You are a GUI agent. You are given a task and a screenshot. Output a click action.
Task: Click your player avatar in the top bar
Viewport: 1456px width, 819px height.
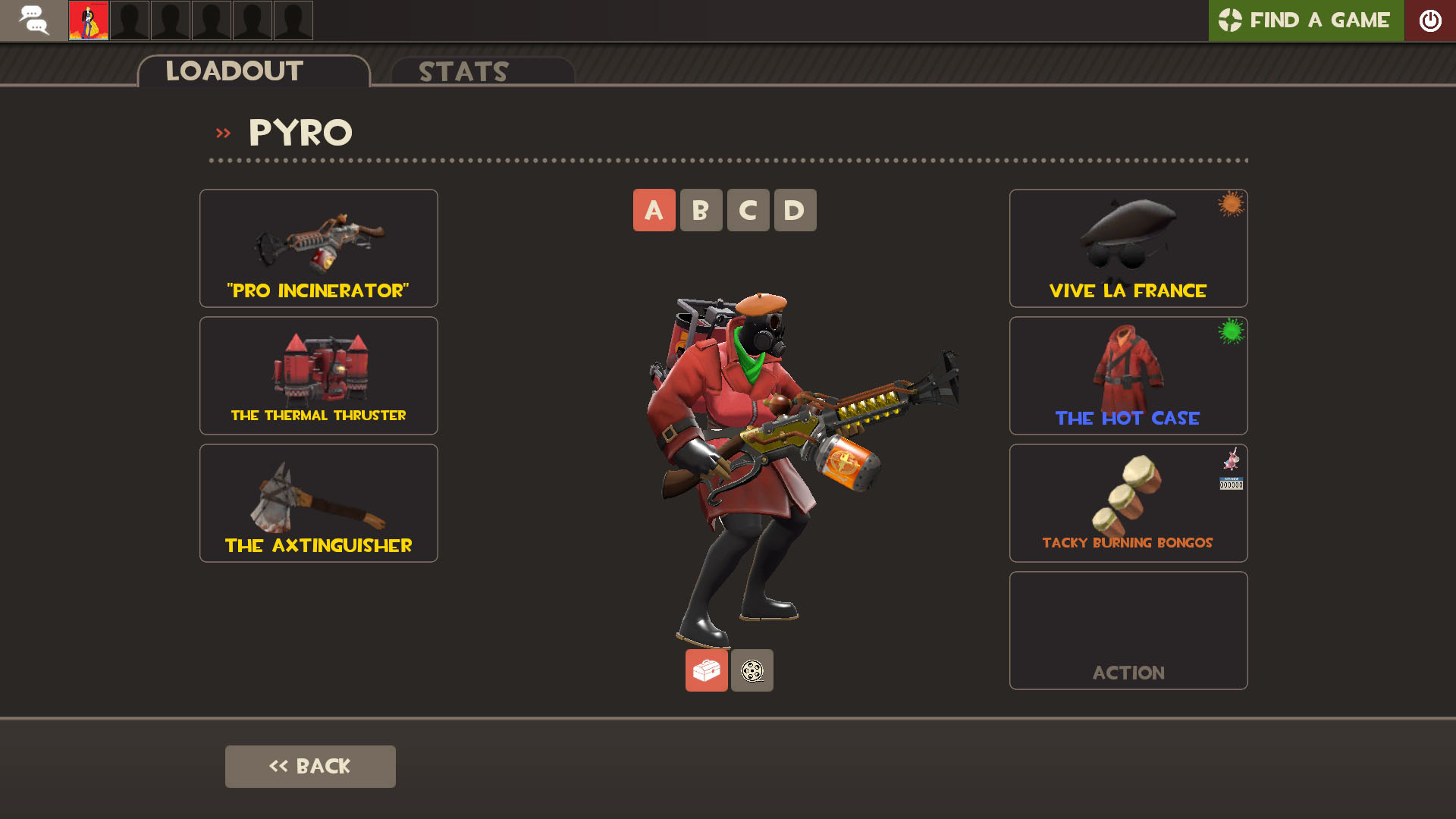pyautogui.click(x=88, y=20)
